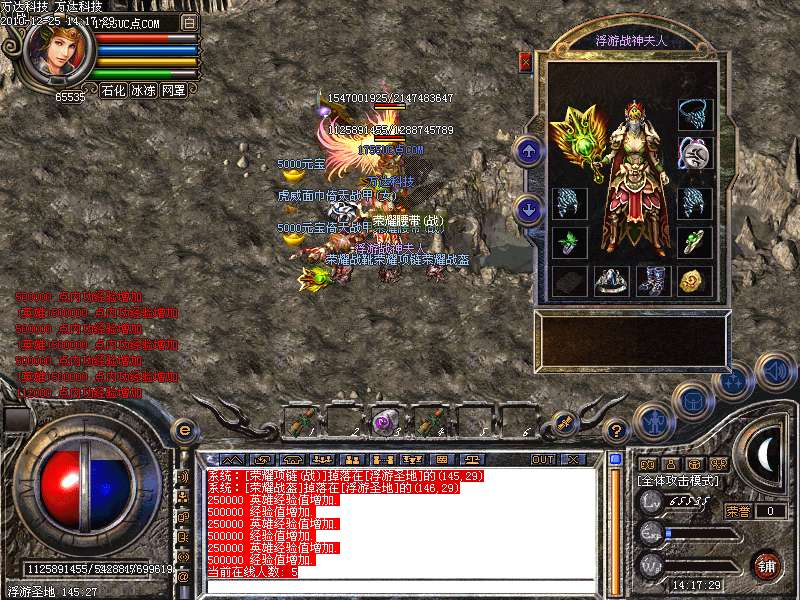Activate the 冰冻 hero skill button
The width and height of the screenshot is (800, 600).
[143, 90]
